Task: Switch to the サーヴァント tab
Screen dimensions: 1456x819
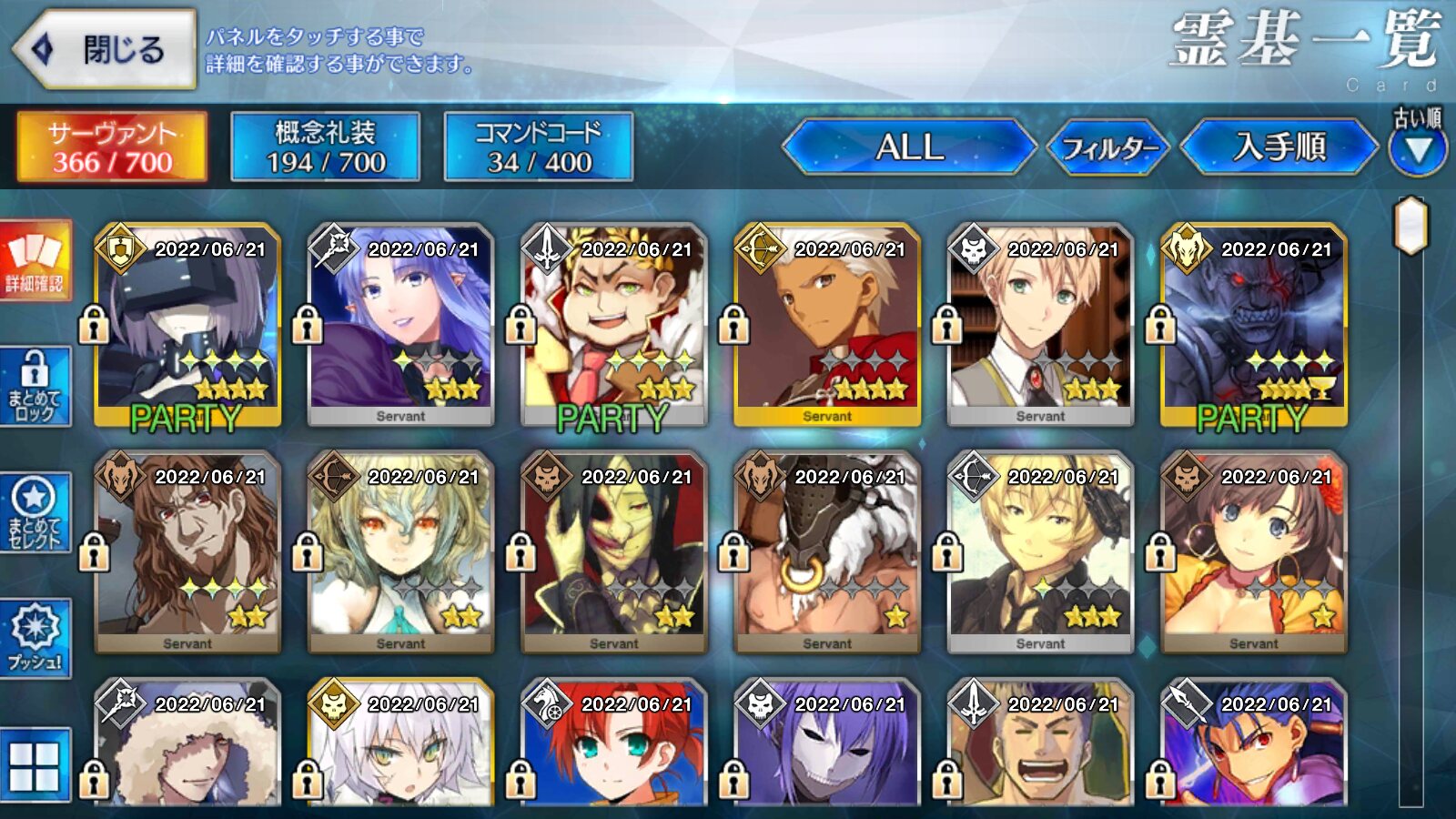Action: [x=112, y=147]
